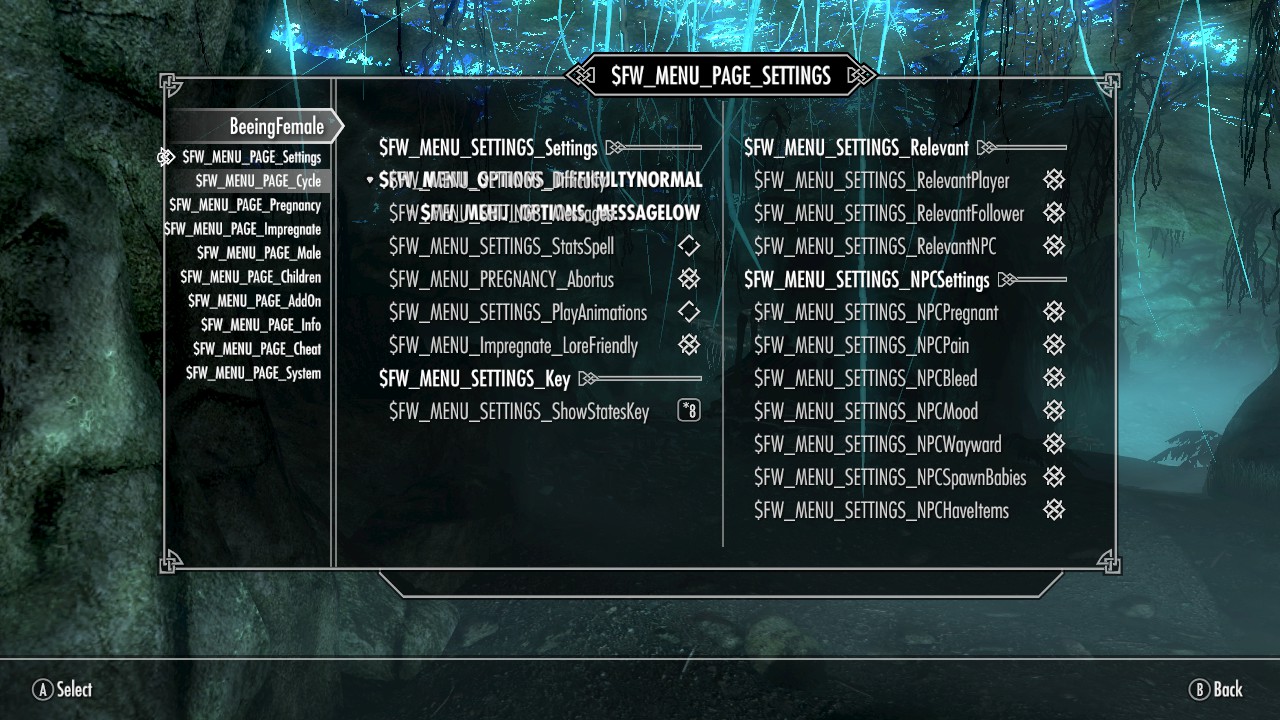Viewport: 1280px width, 720px height.
Task: Enable $FW_MENU_Impregnate_LoreFriendly
Action: click(688, 345)
